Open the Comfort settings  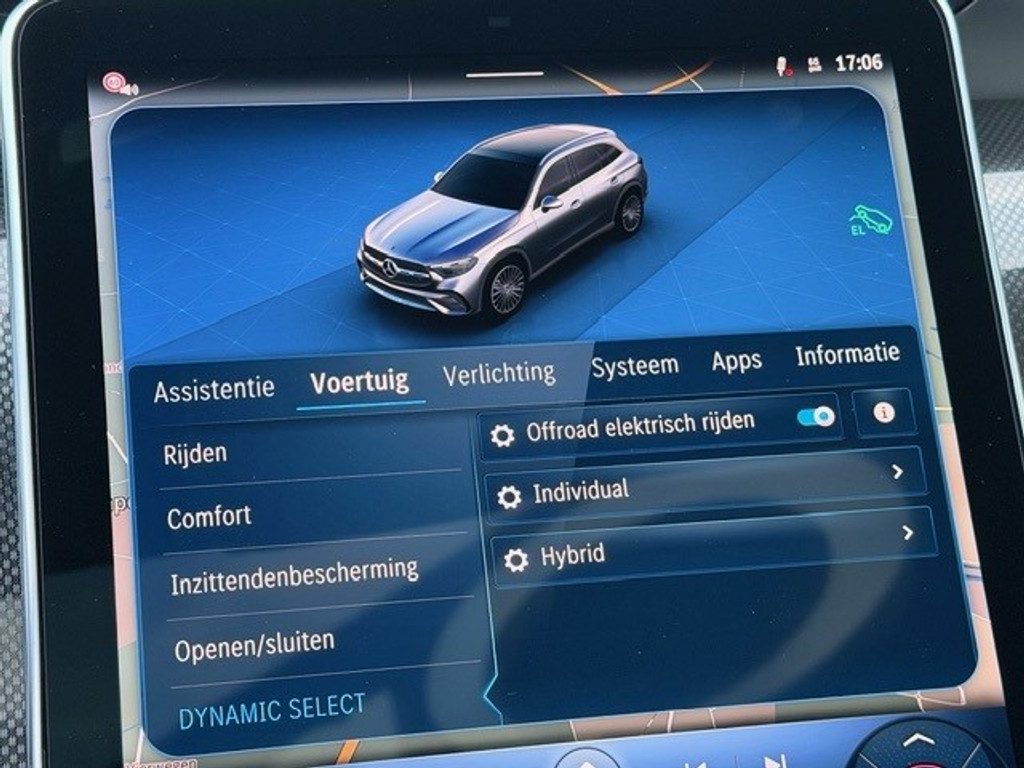(x=209, y=517)
